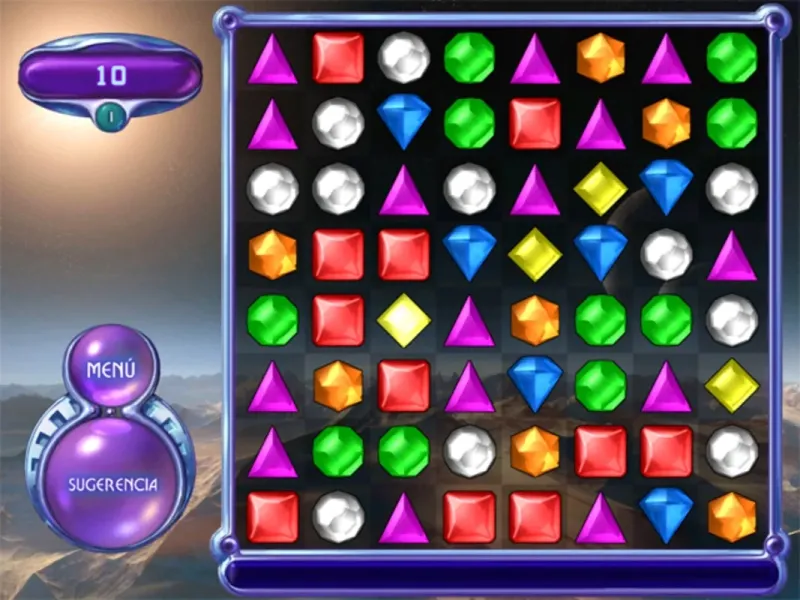The height and width of the screenshot is (600, 800).
Task: Choose the orange gem in the bottom row
Action: tap(732, 516)
